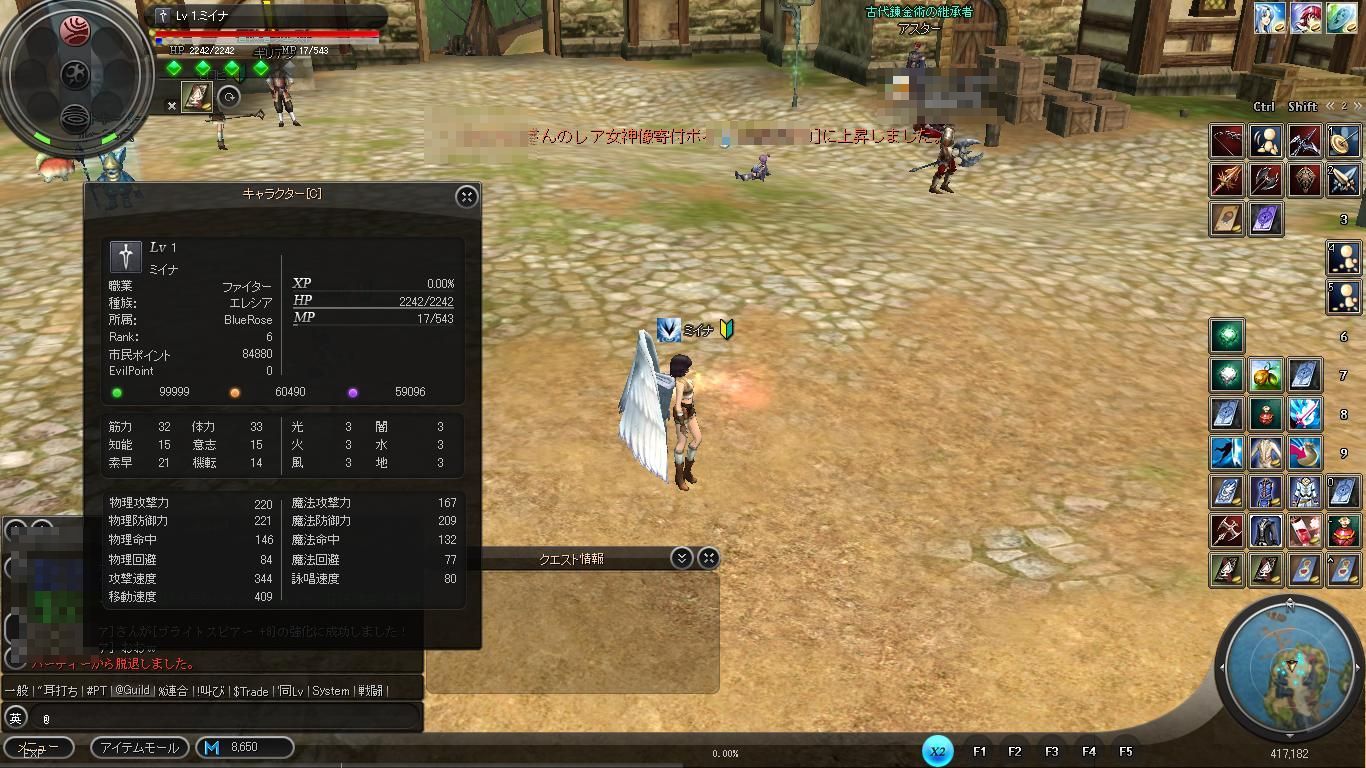Click the blue-haired character portrait icon

coord(1269,18)
